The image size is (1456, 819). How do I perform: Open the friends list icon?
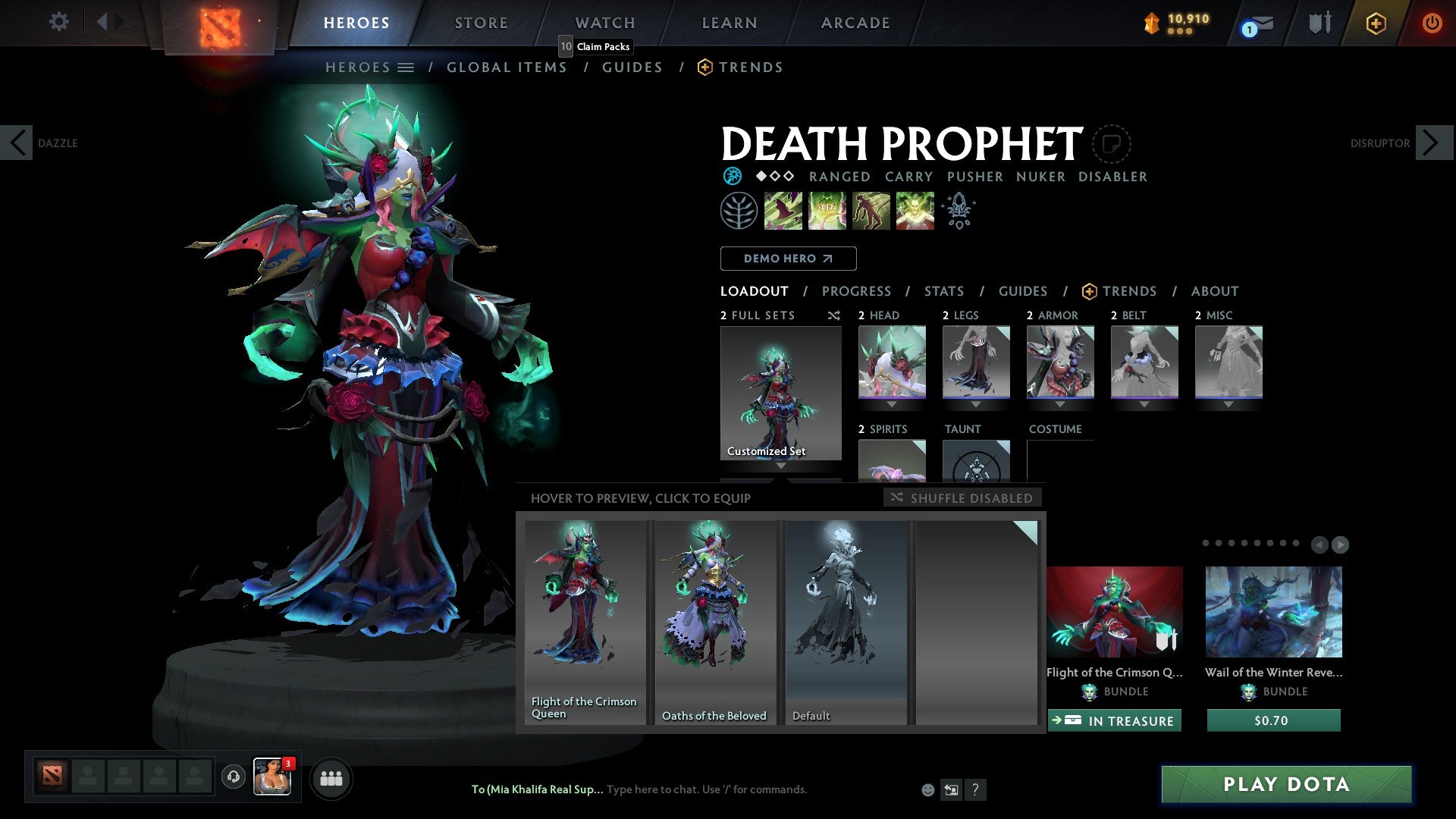click(x=331, y=778)
